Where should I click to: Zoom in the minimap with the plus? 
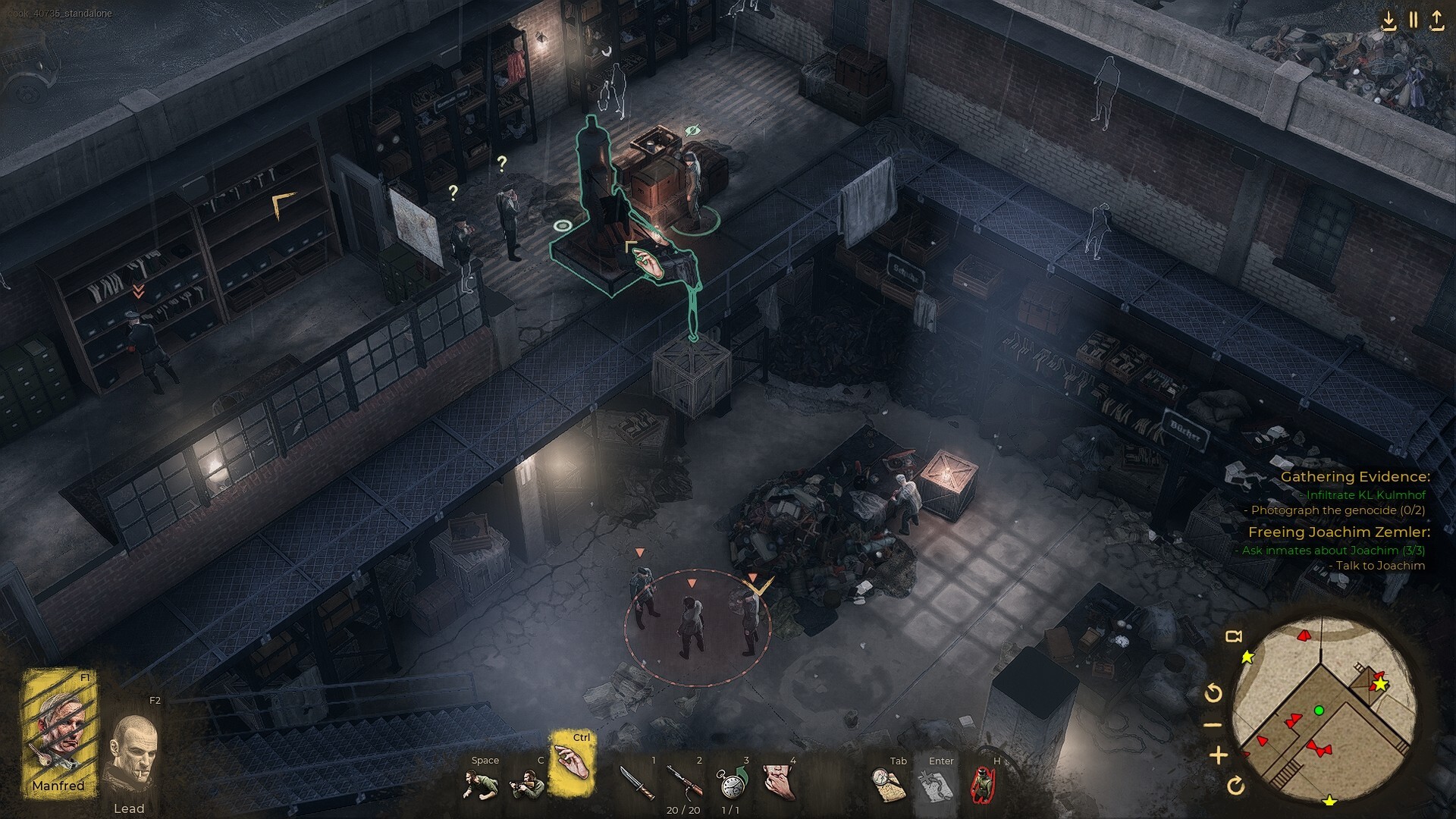(x=1219, y=756)
